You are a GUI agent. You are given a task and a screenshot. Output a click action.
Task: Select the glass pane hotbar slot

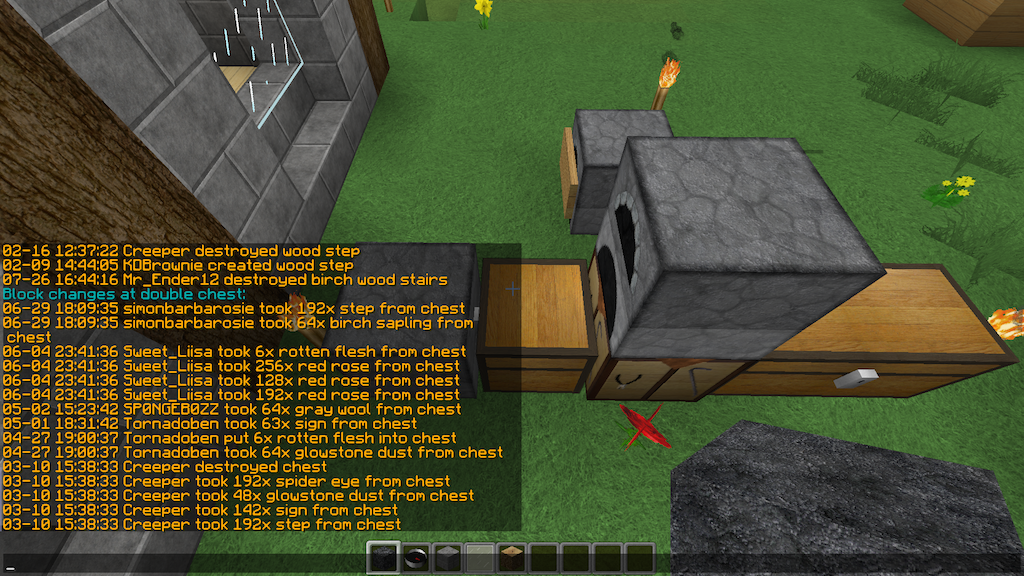pos(479,558)
